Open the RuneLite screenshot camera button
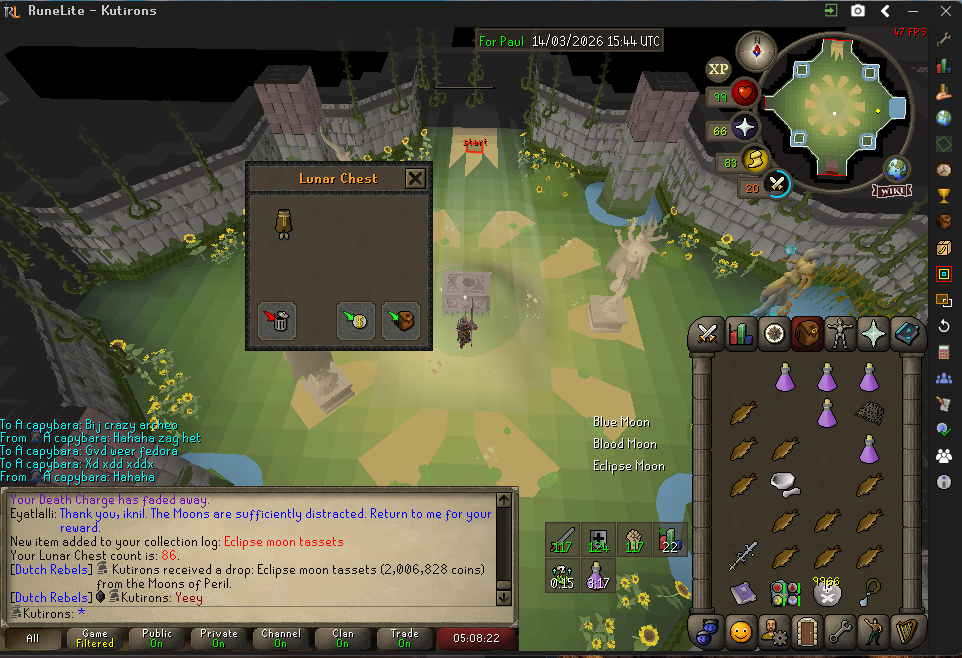Image resolution: width=962 pixels, height=658 pixels. (858, 11)
